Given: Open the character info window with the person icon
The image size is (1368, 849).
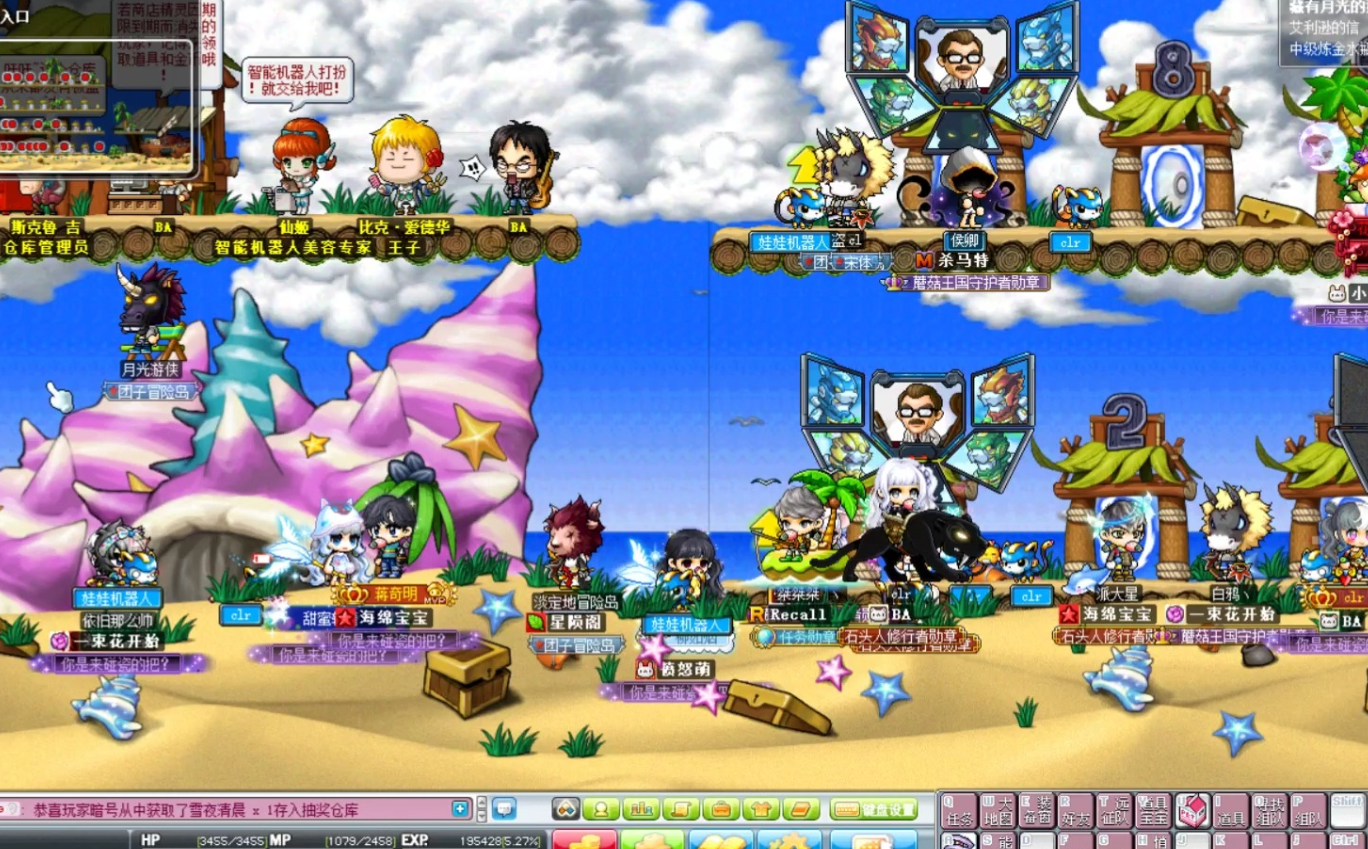Looking at the screenshot, I should [x=601, y=809].
